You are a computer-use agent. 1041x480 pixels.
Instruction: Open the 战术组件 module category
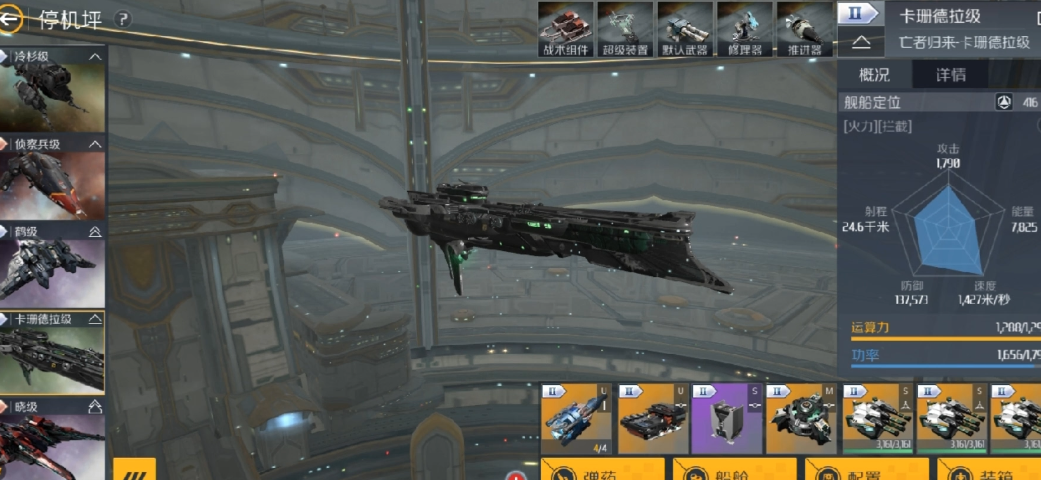[567, 28]
